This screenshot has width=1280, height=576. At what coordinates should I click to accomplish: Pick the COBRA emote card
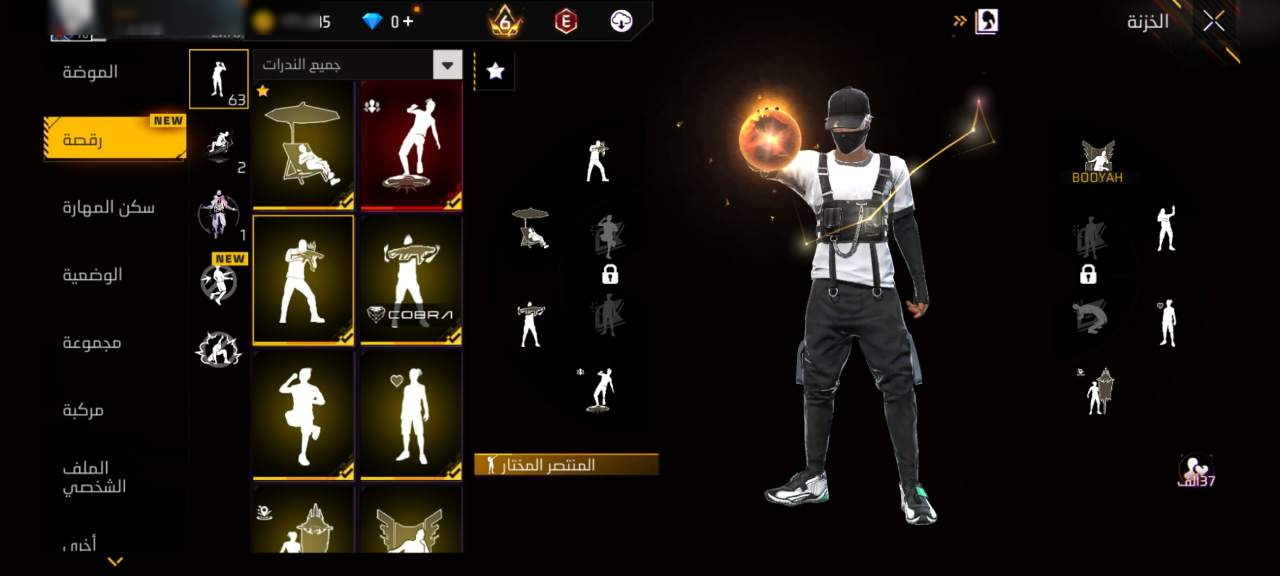point(411,279)
